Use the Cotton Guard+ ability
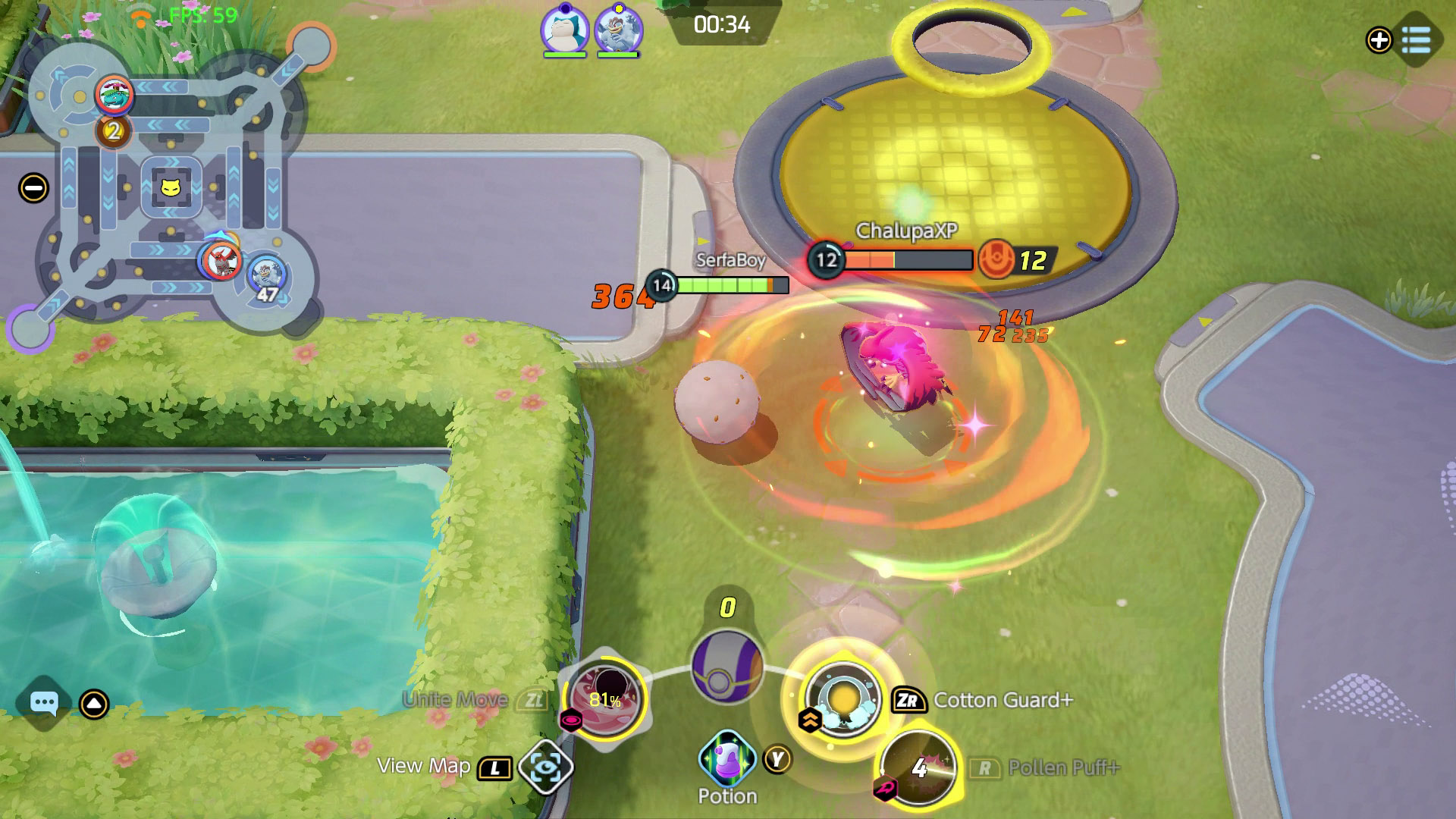1456x819 pixels. pos(842,699)
